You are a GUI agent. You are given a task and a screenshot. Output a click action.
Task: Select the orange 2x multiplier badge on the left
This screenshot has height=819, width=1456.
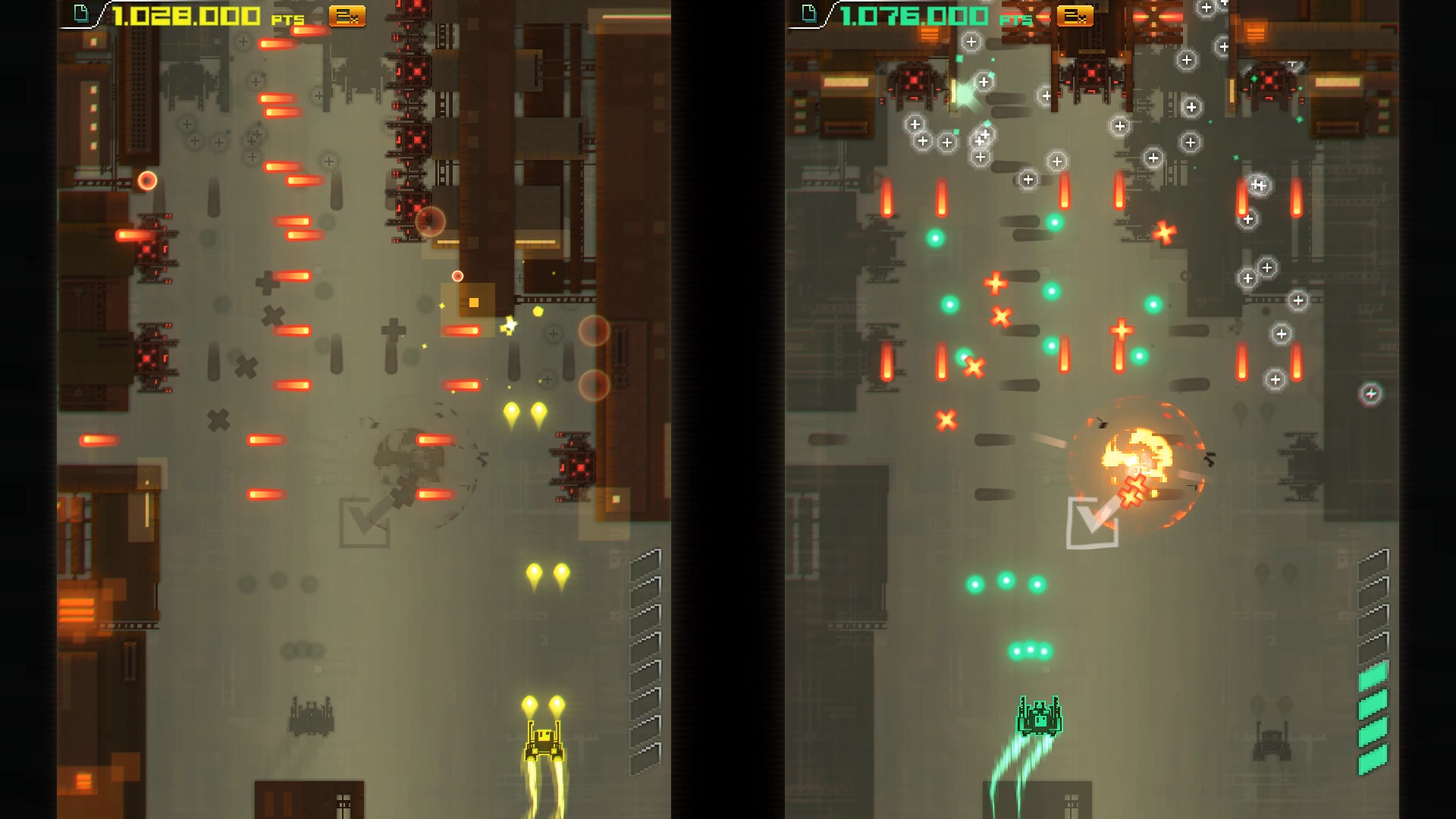(x=348, y=15)
